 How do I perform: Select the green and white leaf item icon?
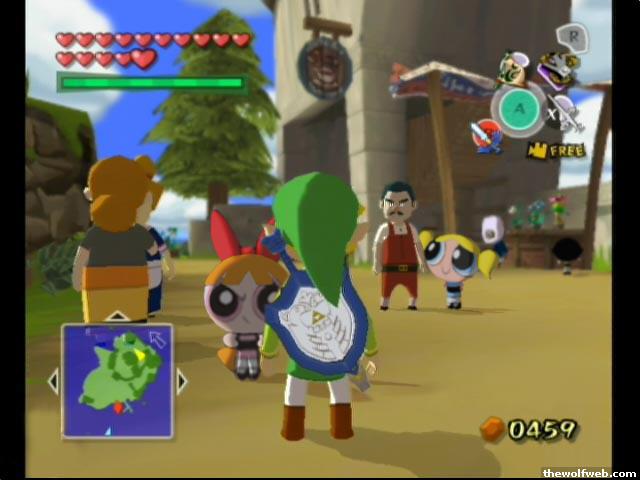click(513, 68)
